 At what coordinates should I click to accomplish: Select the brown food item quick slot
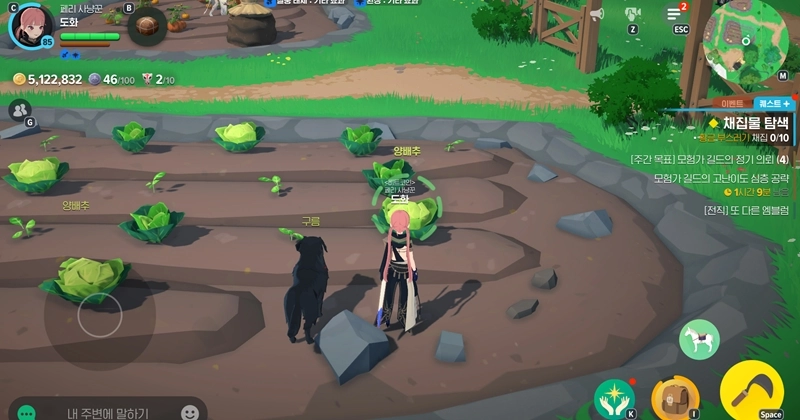[x=146, y=26]
